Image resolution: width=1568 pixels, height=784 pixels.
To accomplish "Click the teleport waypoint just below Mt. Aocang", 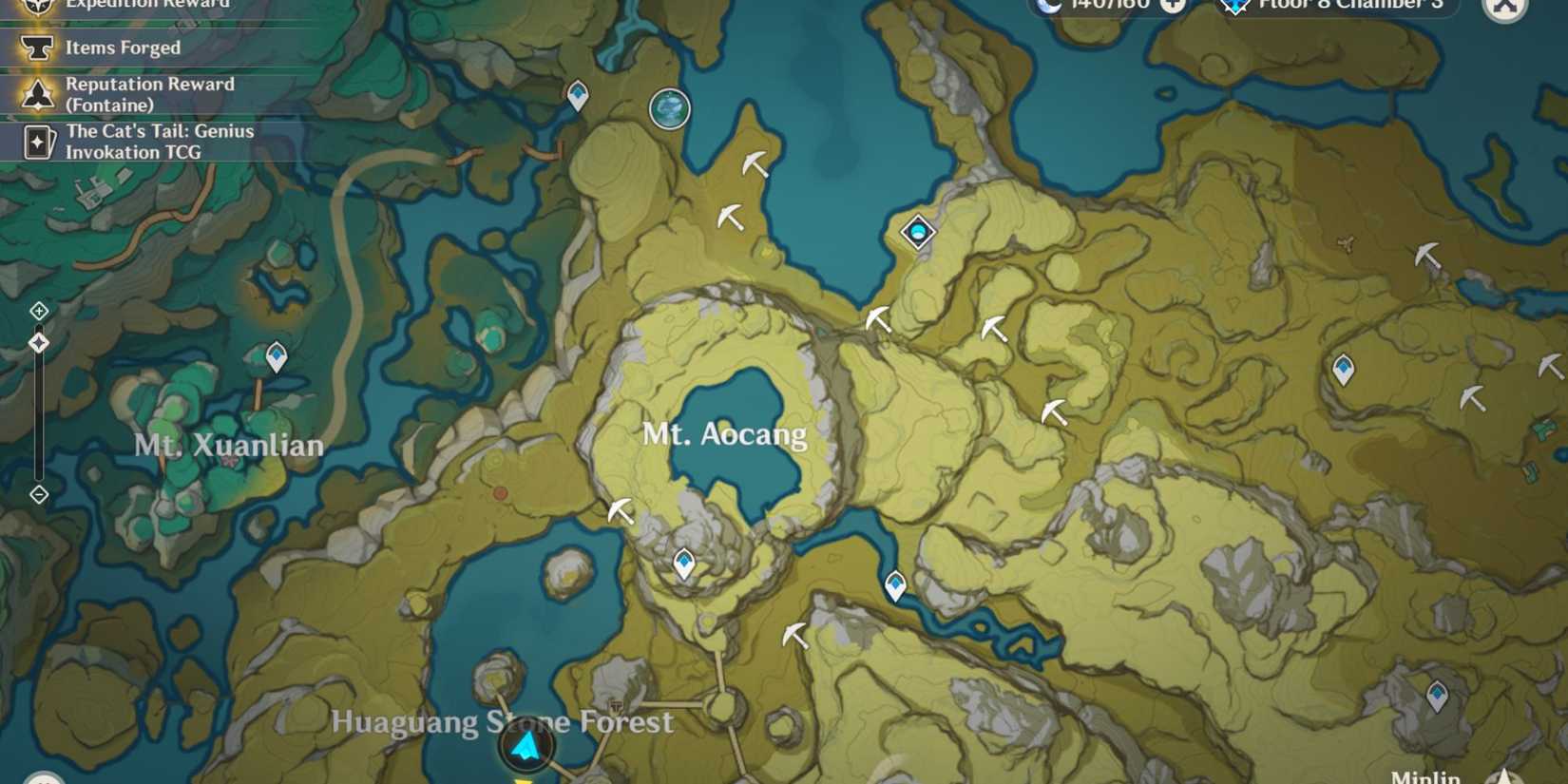I will pos(683,561).
